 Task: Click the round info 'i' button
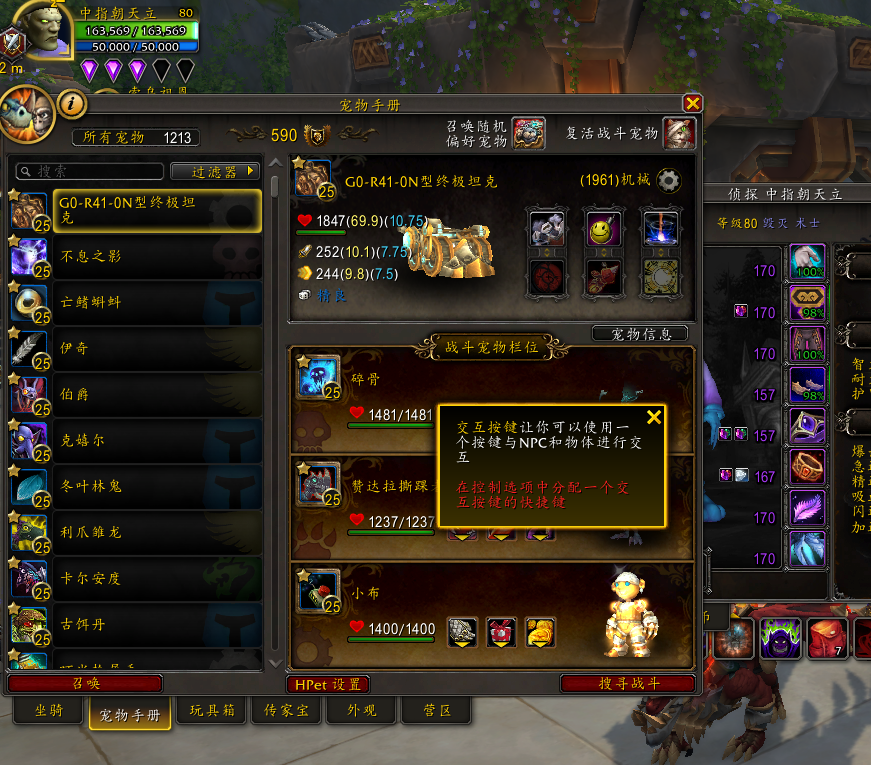pyautogui.click(x=73, y=103)
